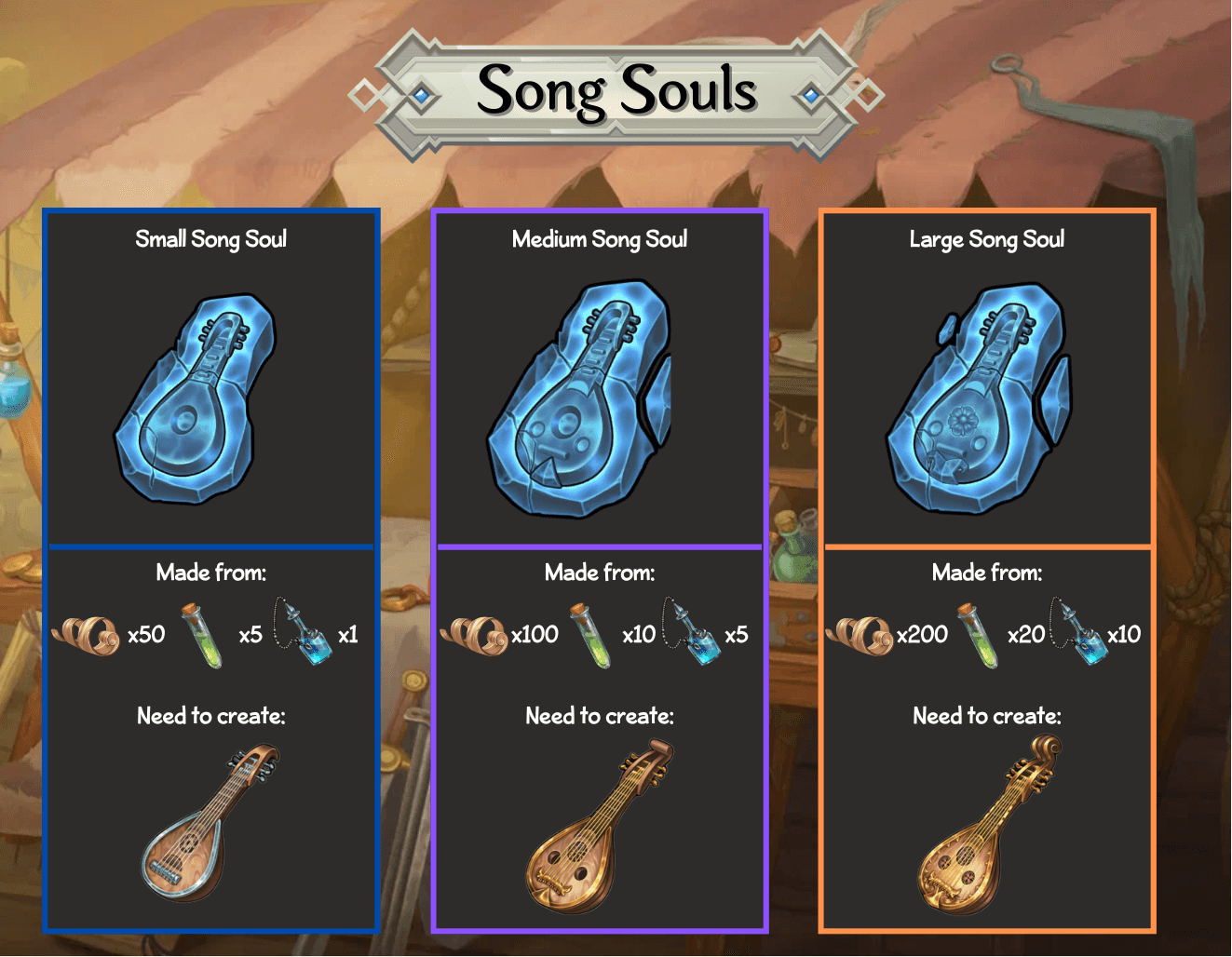Pick the blue potion bottle x1 ingredient
This screenshot has width=1232, height=957.
pyautogui.click(x=304, y=633)
